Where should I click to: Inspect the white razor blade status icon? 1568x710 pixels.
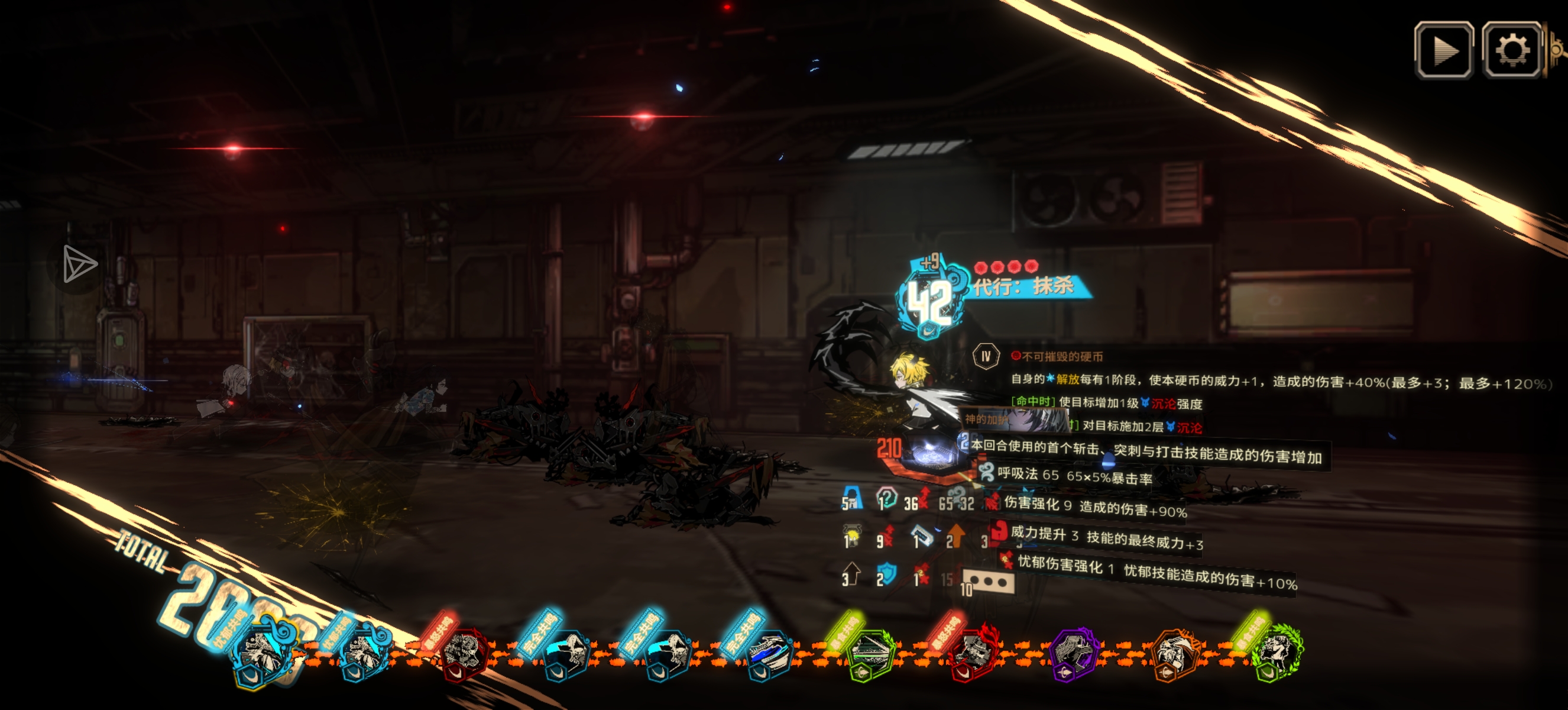pos(922,537)
